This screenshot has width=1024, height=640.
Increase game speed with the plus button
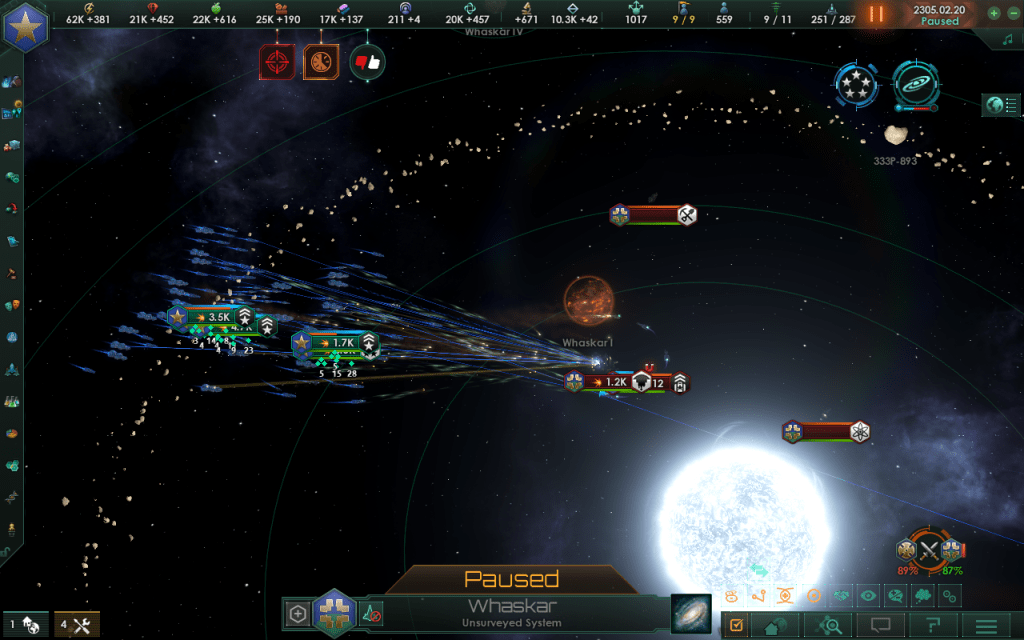[x=993, y=14]
